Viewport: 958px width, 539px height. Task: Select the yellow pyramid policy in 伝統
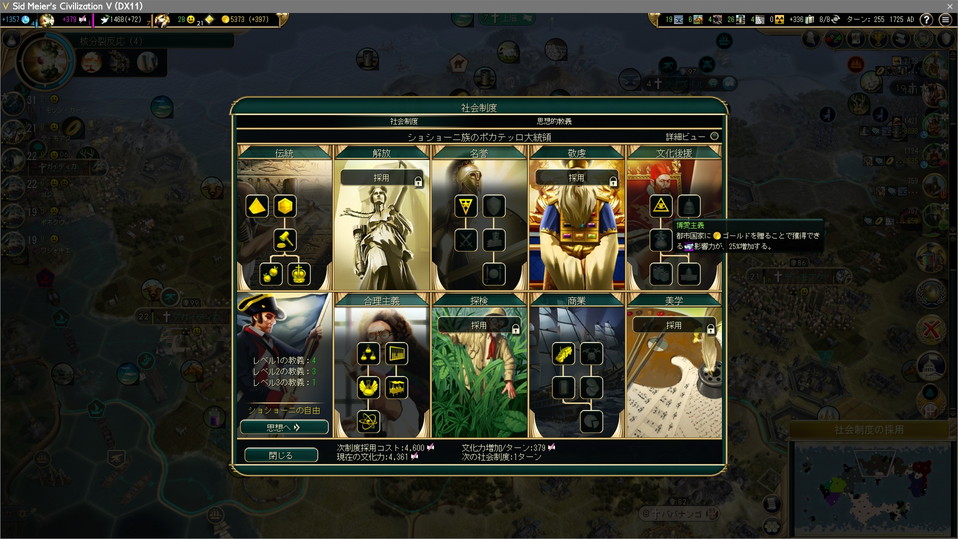(x=258, y=206)
